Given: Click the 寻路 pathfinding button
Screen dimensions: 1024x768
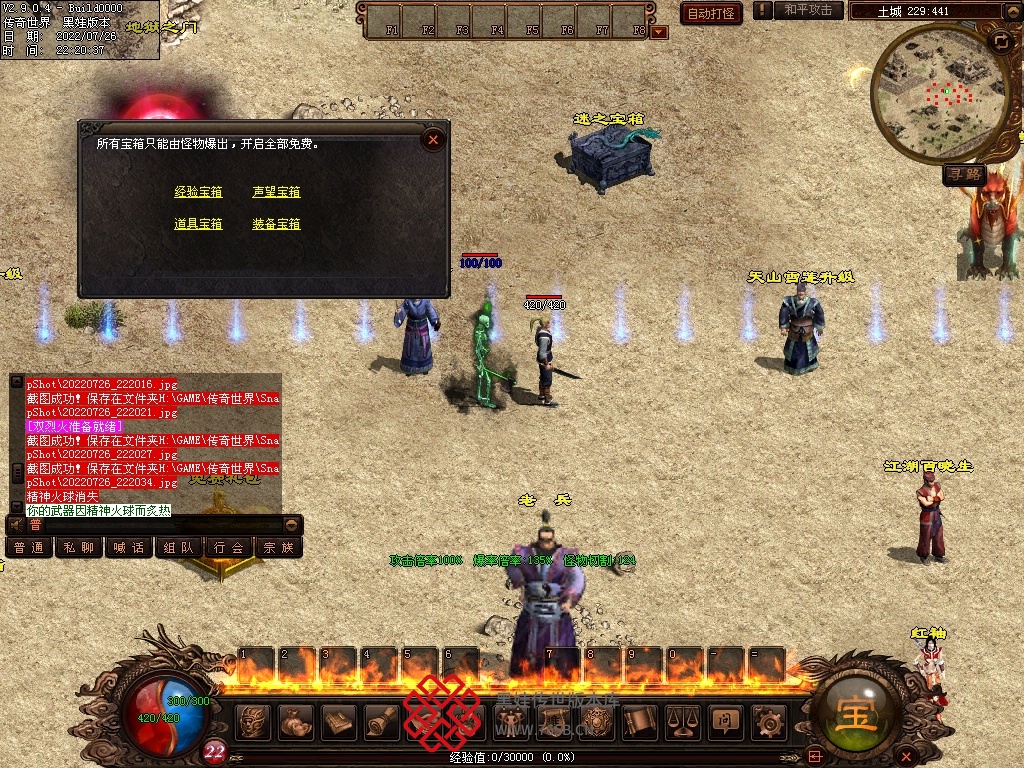Looking at the screenshot, I should [965, 174].
